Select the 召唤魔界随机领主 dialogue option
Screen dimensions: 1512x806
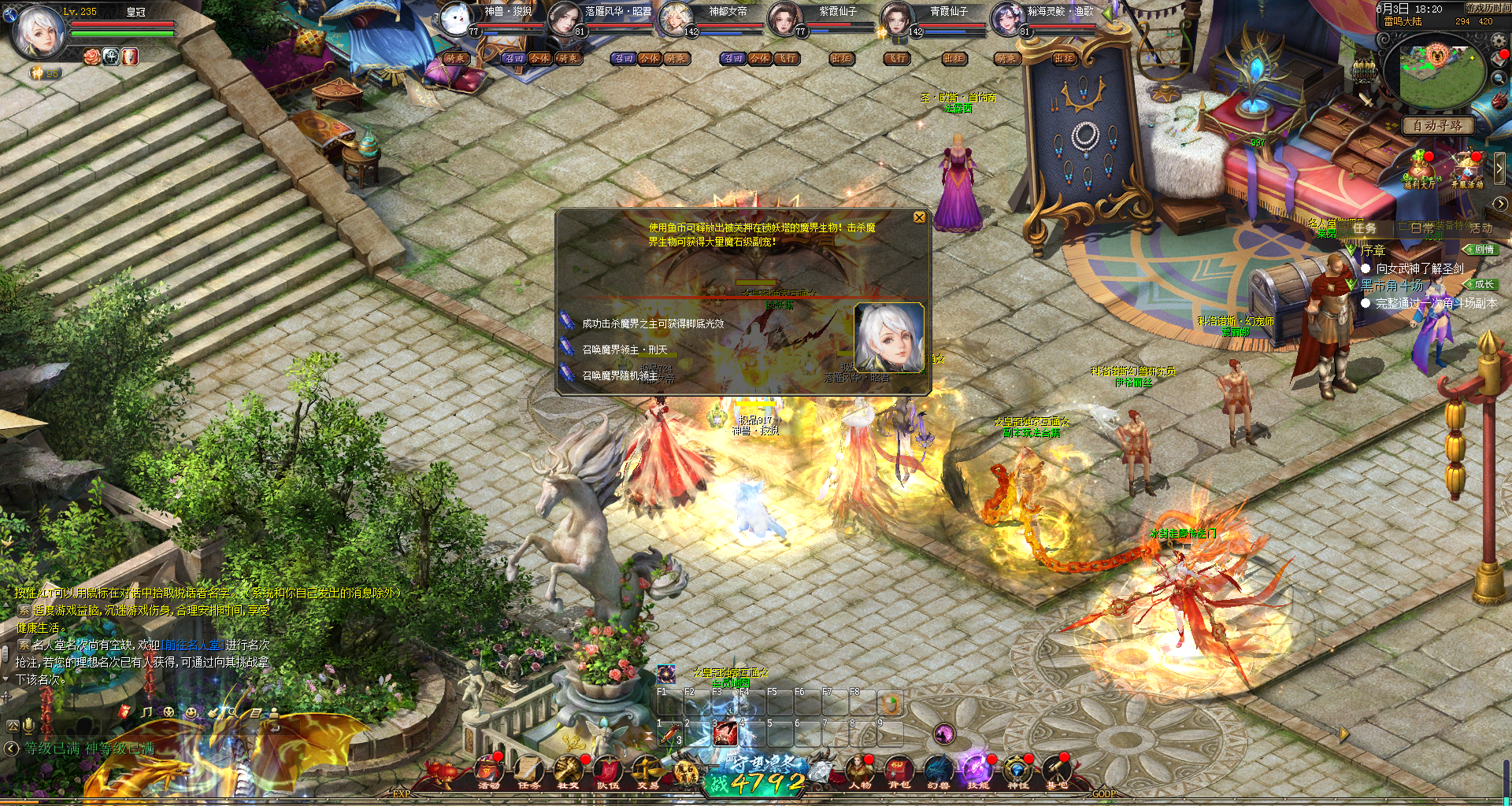pyautogui.click(x=619, y=375)
